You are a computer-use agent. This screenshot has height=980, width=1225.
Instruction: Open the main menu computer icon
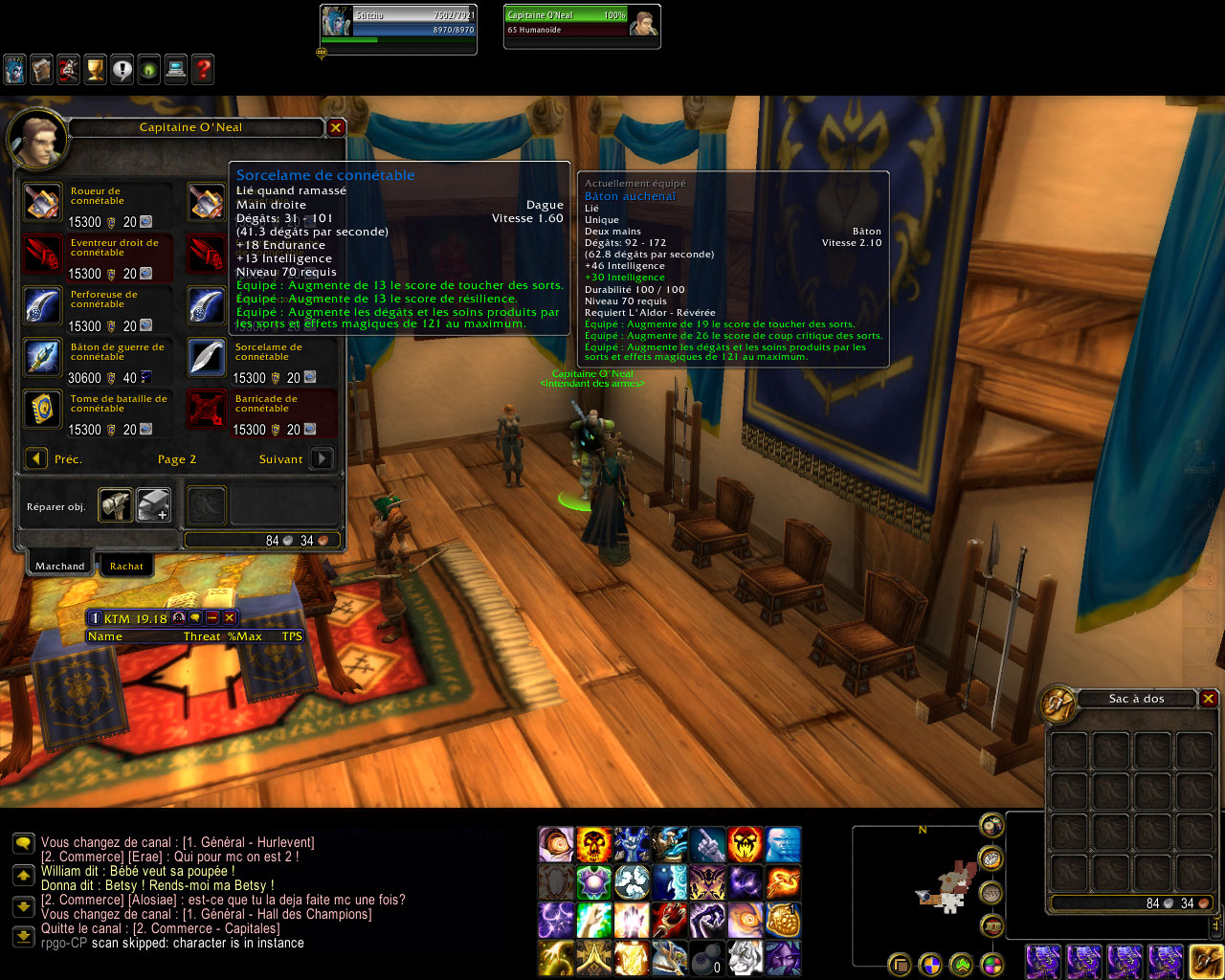coord(175,69)
